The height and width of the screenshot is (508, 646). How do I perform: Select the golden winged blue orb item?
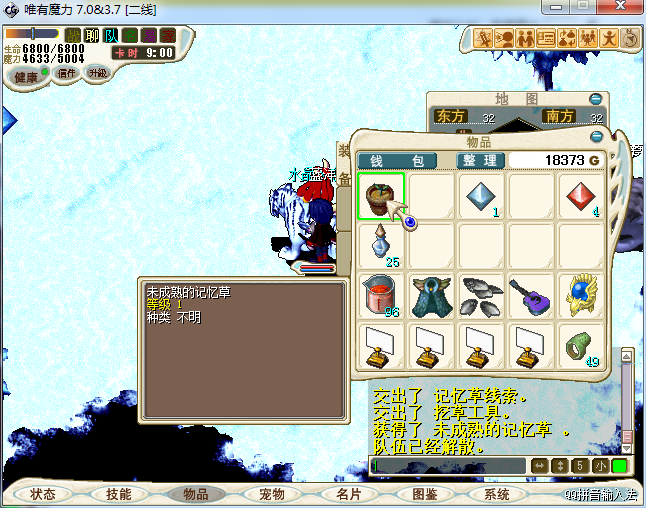pos(581,296)
